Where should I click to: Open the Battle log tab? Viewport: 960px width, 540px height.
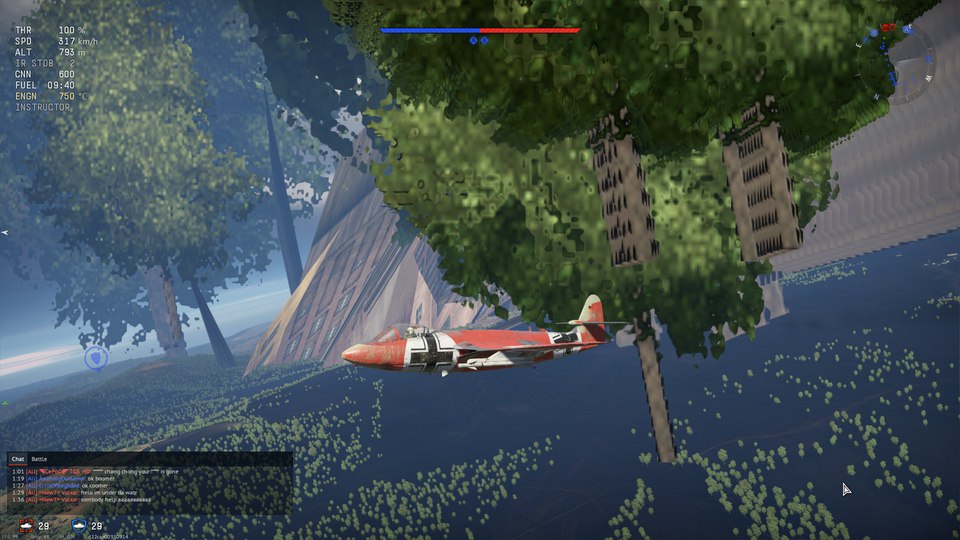coord(39,458)
